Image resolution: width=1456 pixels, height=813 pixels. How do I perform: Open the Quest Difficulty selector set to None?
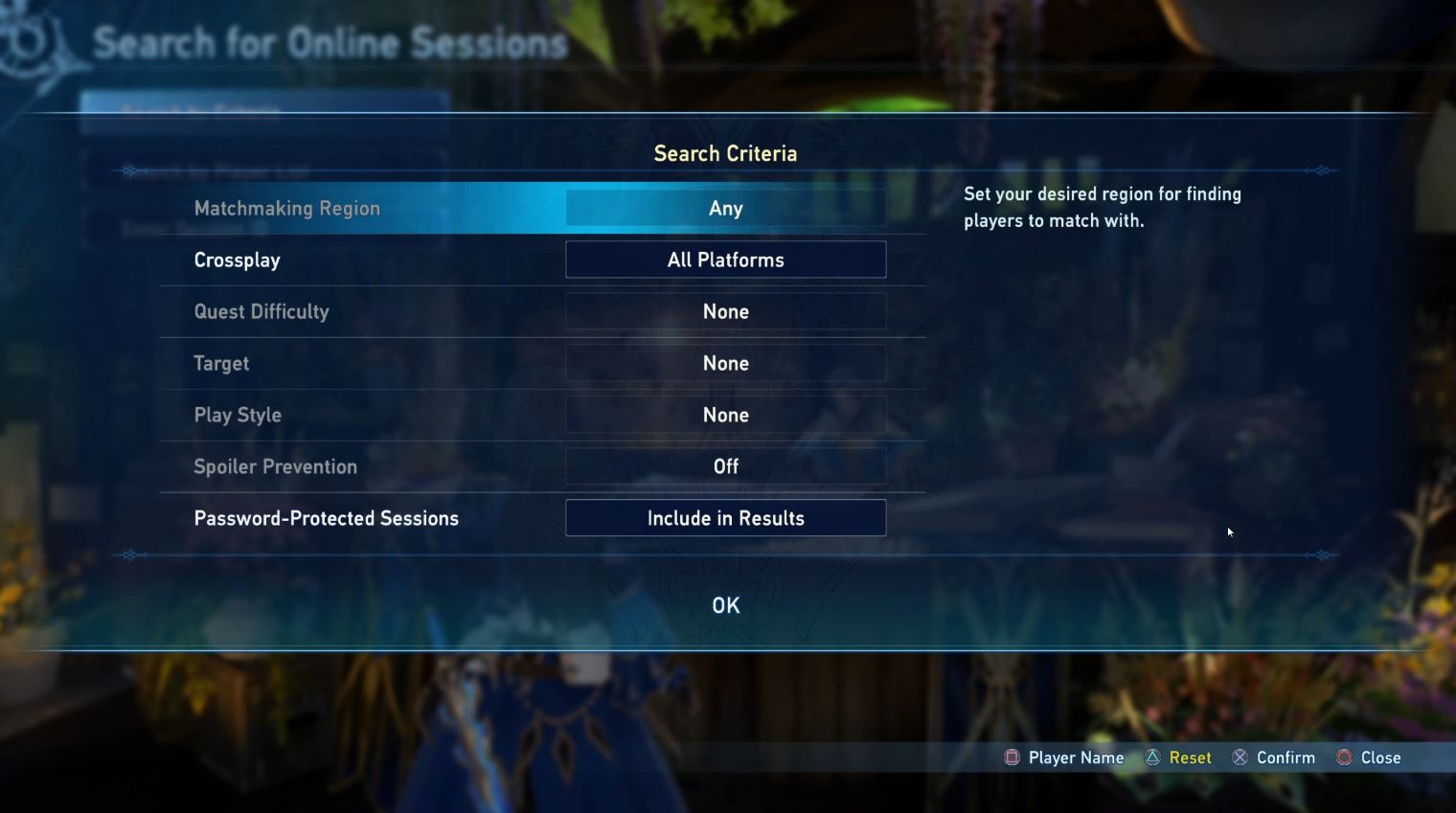pos(725,311)
